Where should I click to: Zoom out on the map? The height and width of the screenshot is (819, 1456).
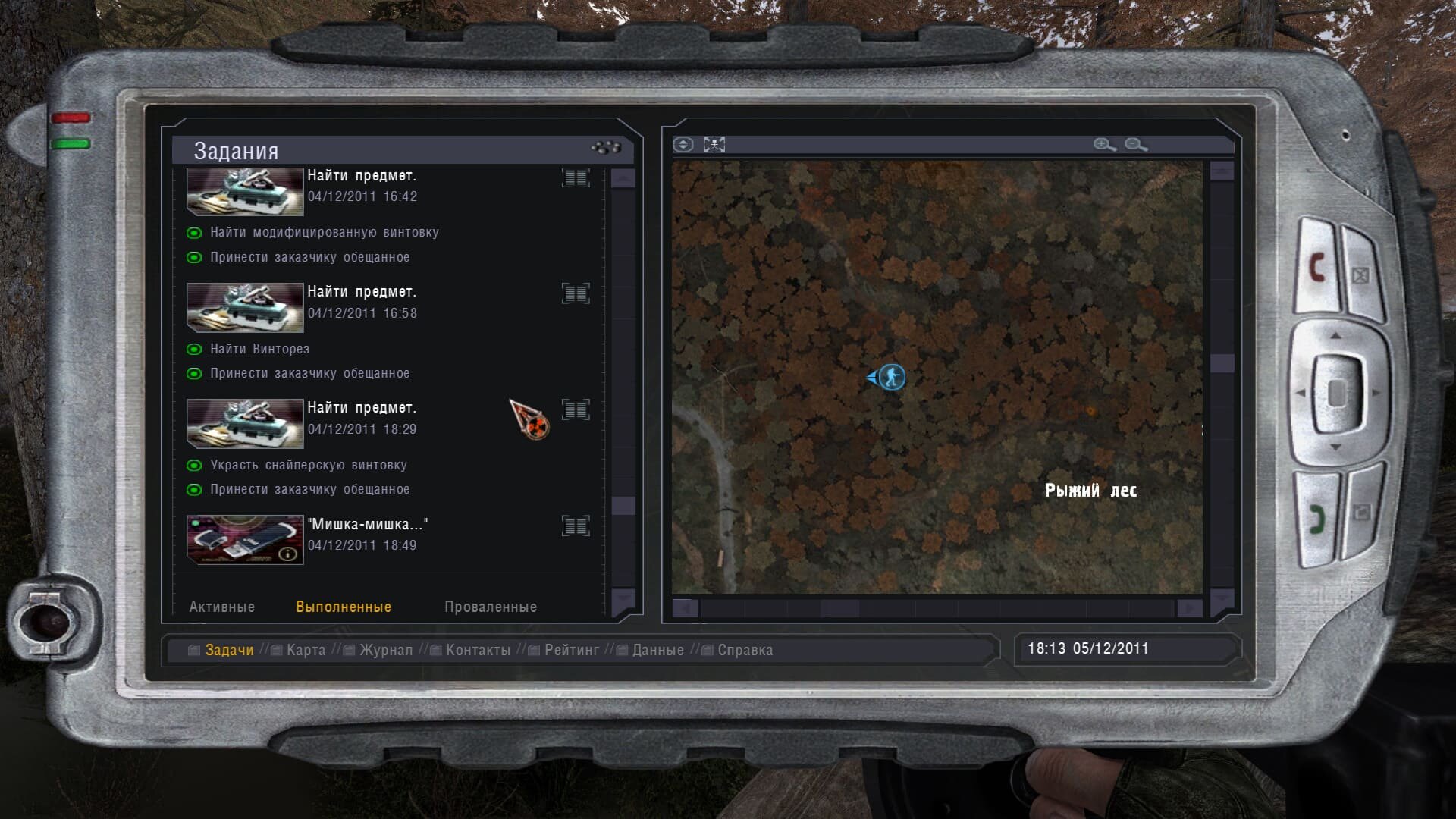(x=1135, y=144)
